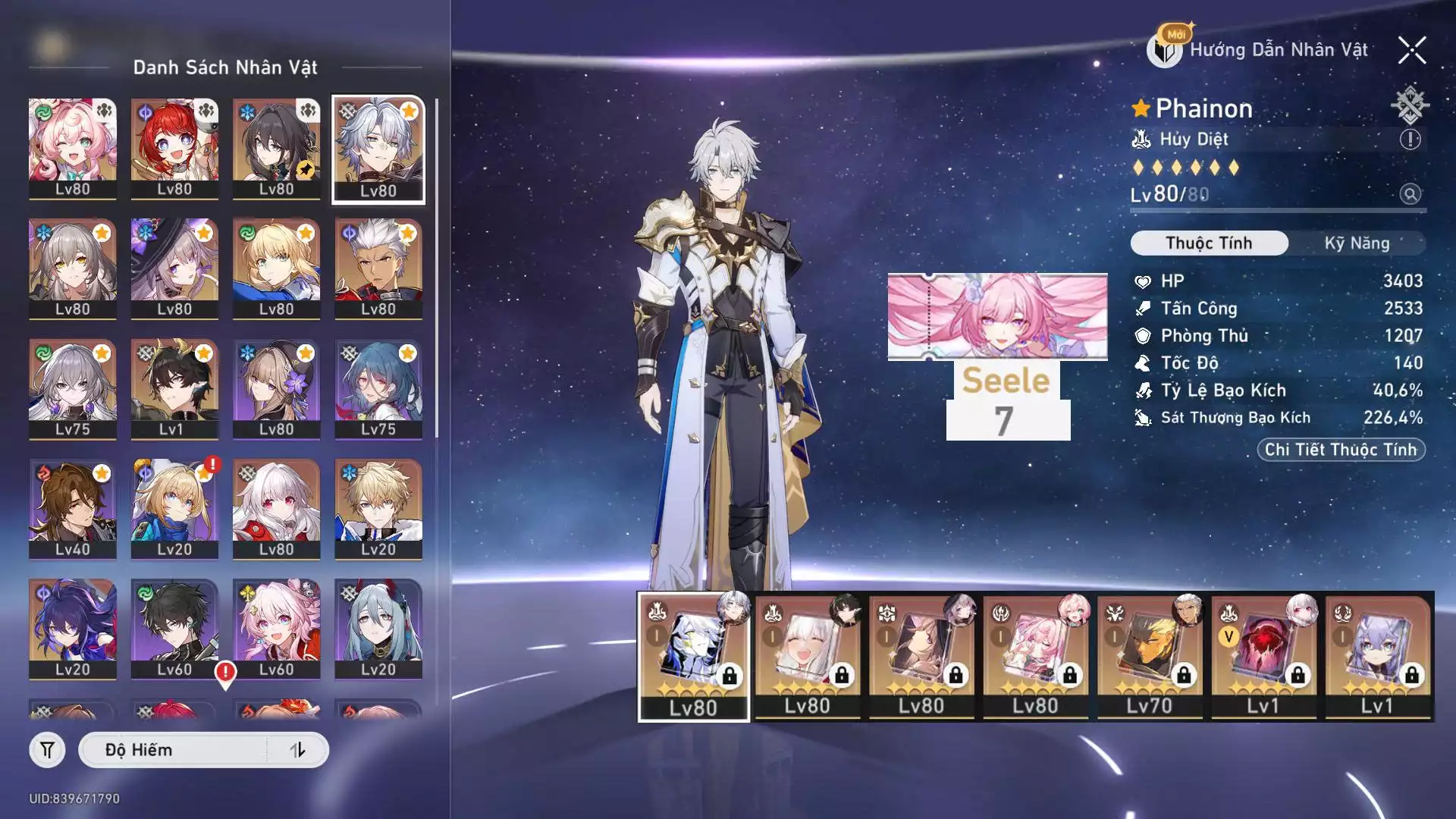Close the character screen
The image size is (1456, 819).
[x=1411, y=51]
